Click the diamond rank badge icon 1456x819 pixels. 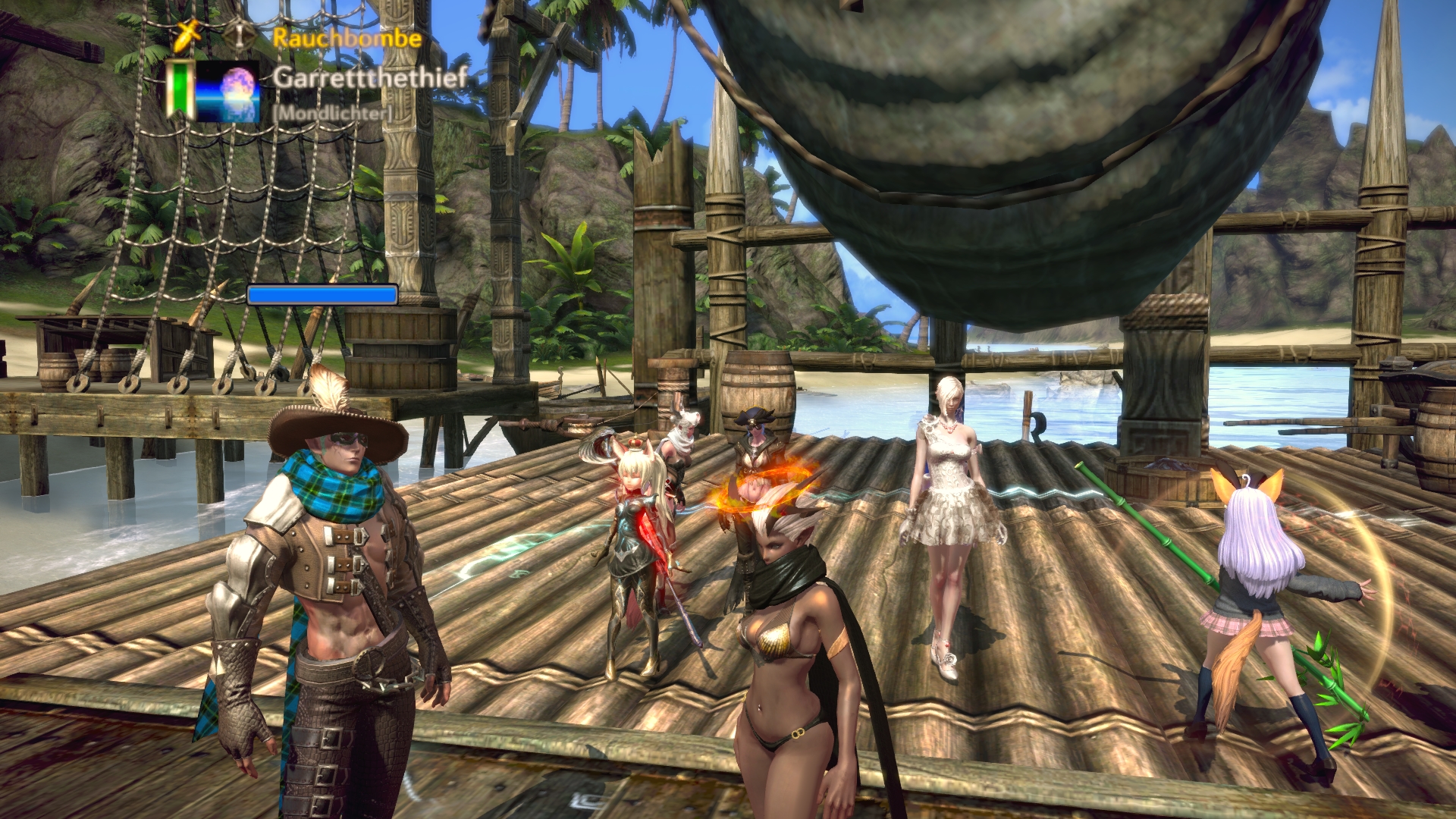pyautogui.click(x=240, y=35)
